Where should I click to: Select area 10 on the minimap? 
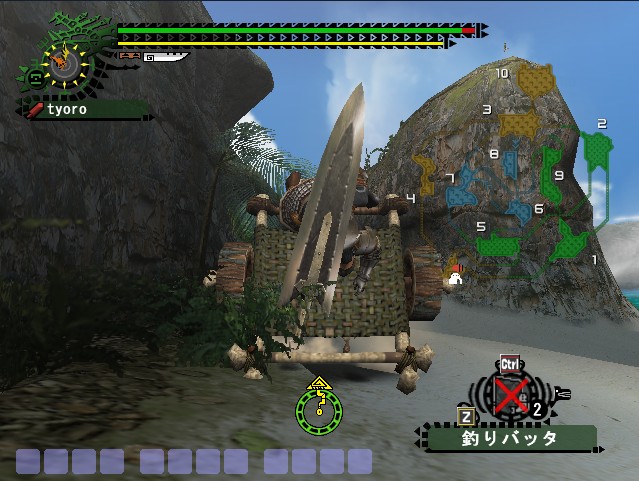click(537, 79)
